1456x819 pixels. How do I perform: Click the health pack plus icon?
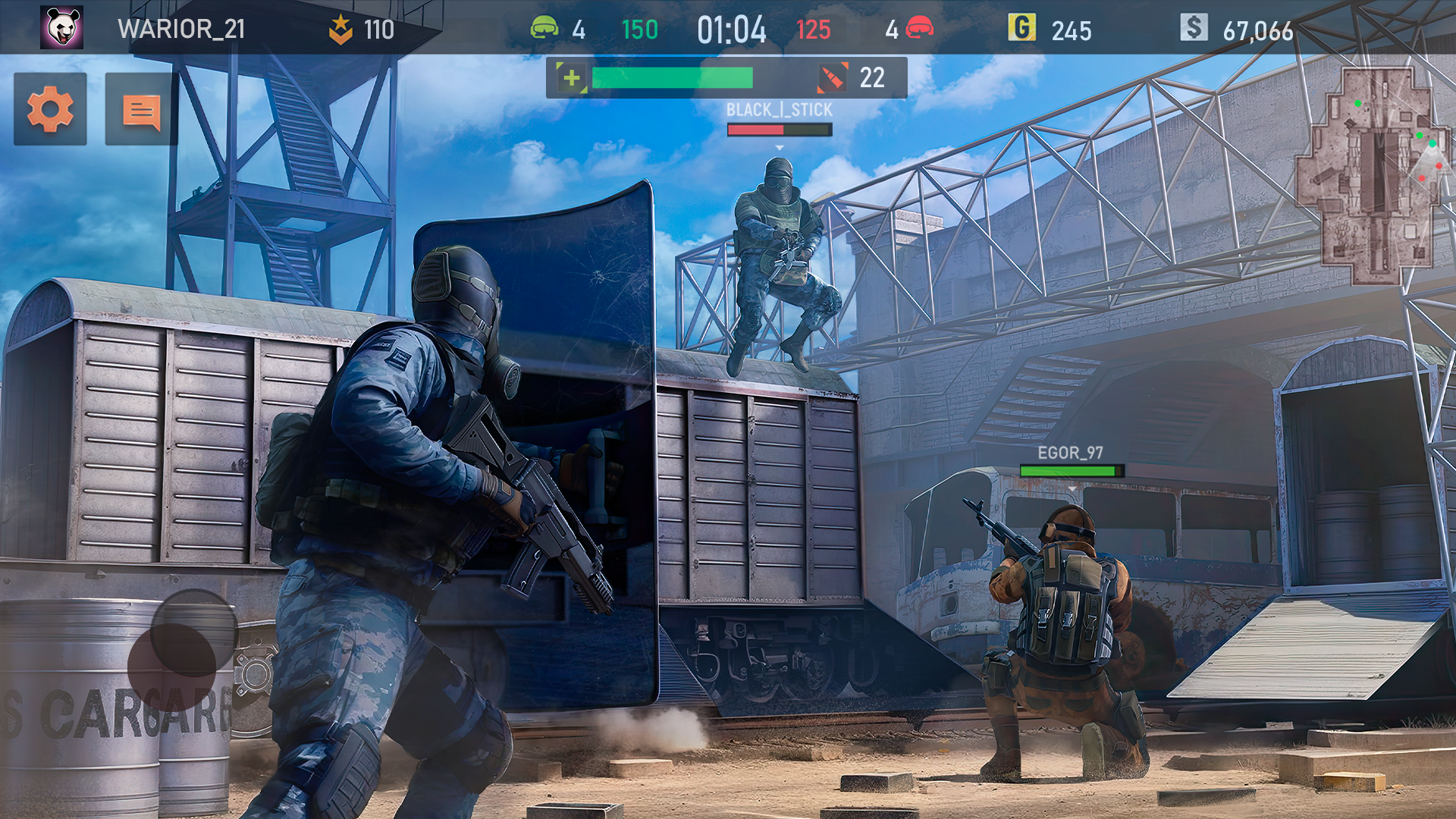pos(570,77)
